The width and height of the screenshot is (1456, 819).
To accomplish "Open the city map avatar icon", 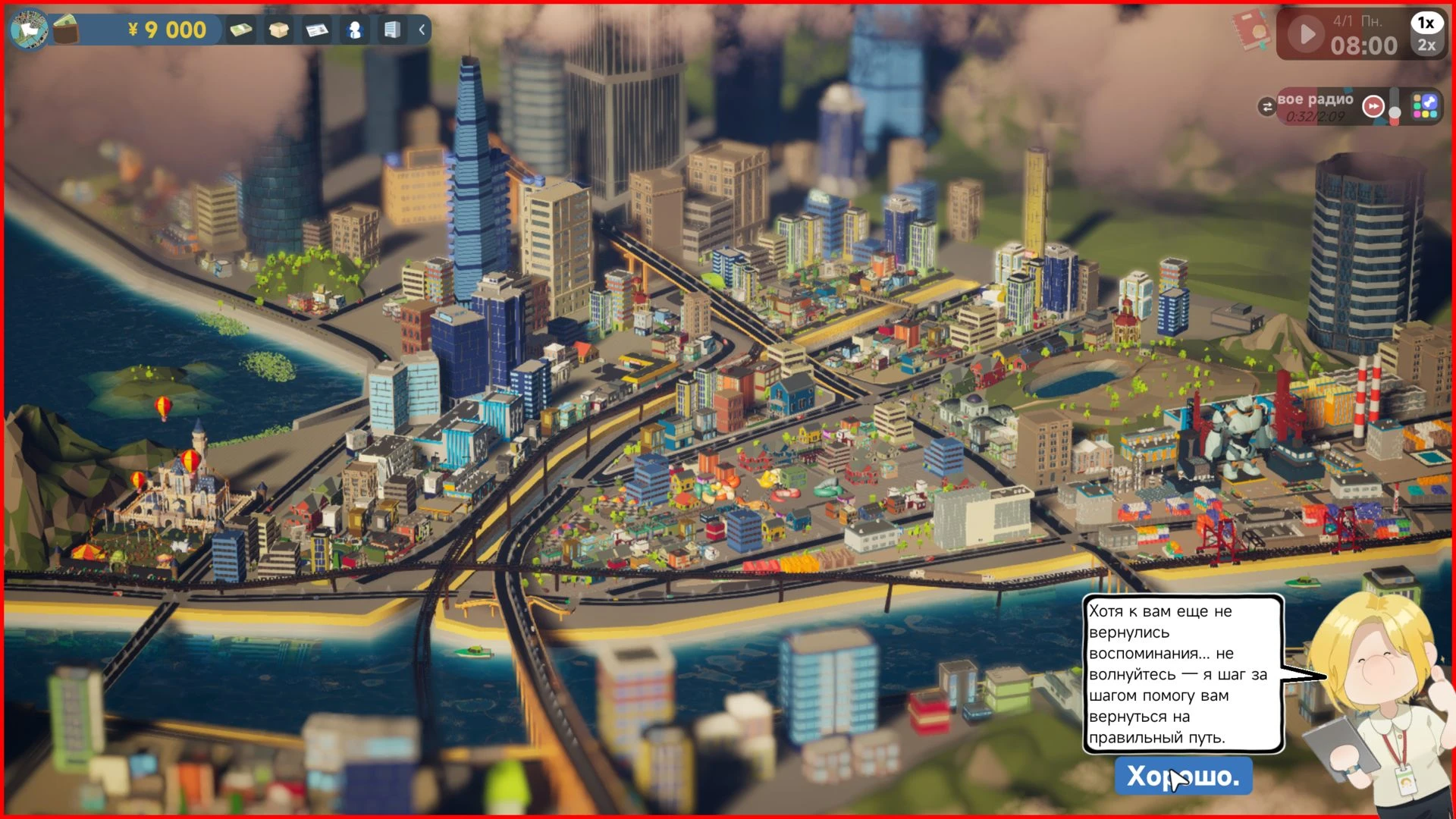I will [29, 30].
